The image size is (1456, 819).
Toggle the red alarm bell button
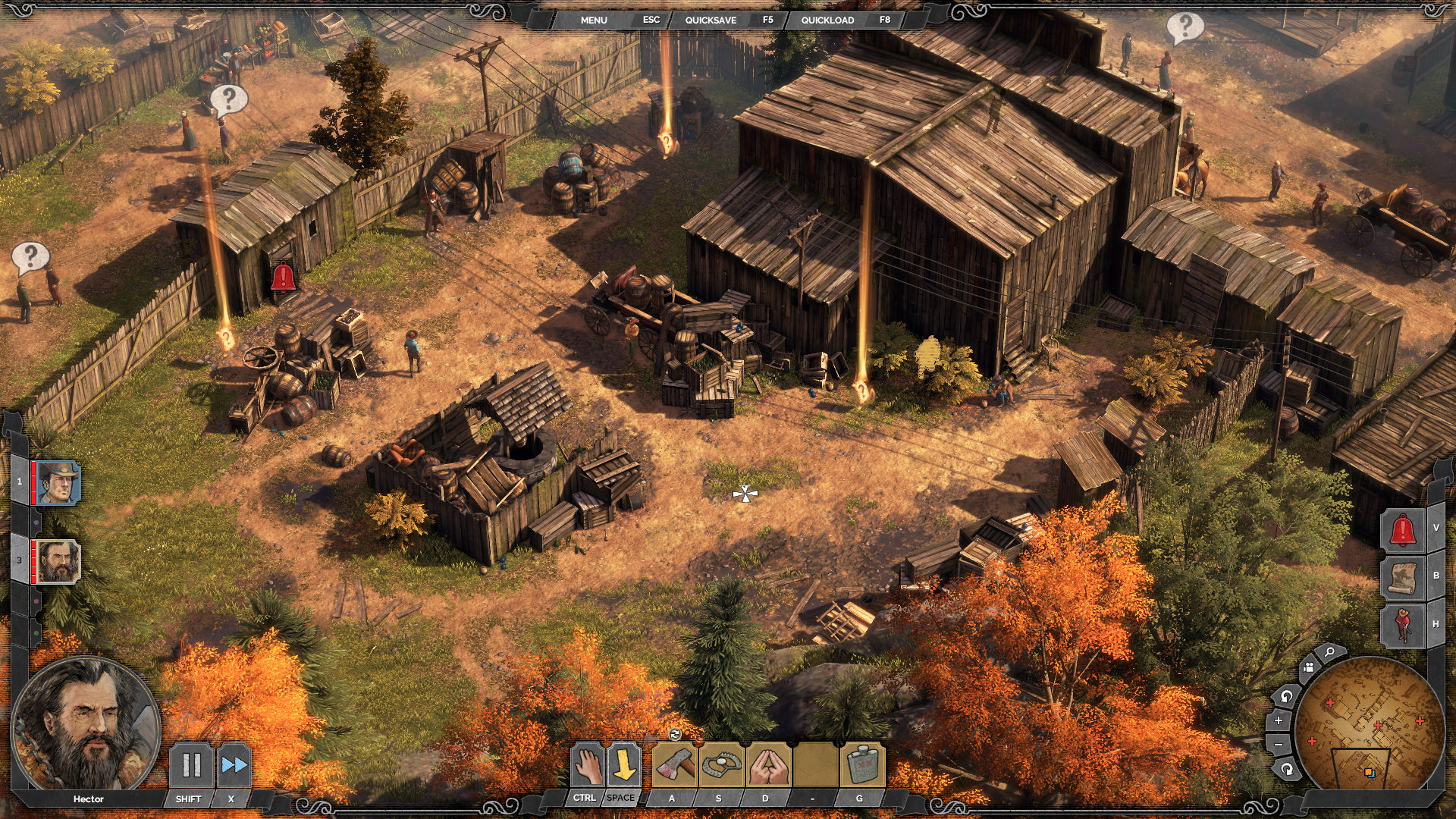1402,529
